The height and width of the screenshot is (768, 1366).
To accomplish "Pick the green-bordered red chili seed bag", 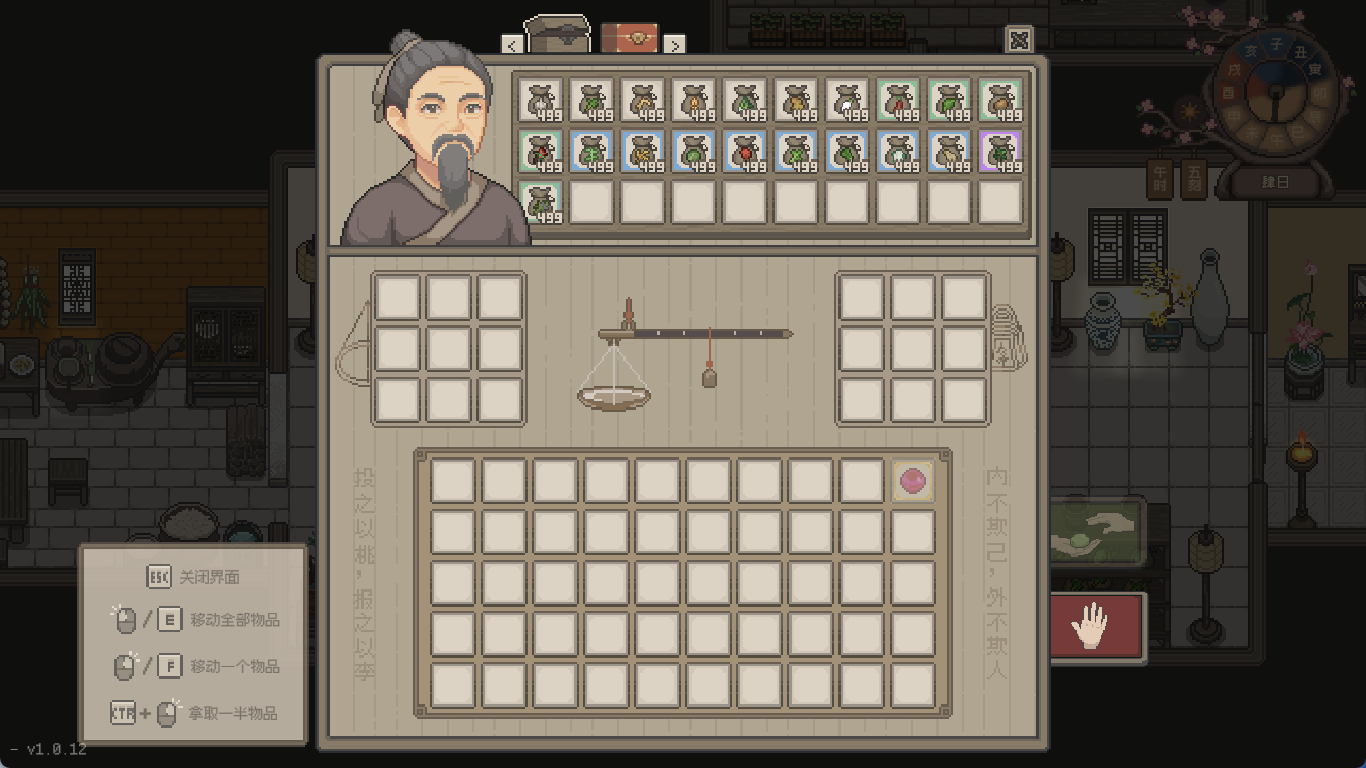I will (x=898, y=100).
